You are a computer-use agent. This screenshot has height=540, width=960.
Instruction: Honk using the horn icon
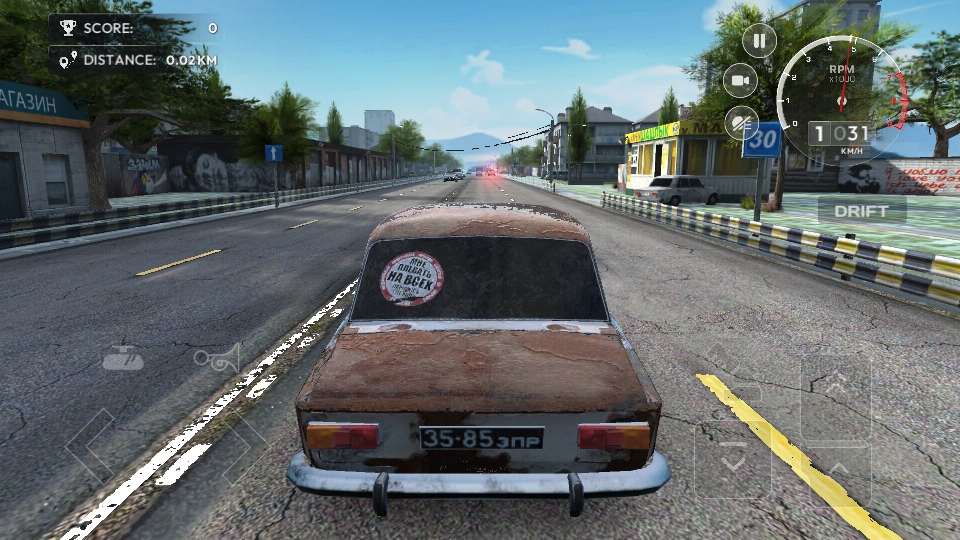click(217, 358)
